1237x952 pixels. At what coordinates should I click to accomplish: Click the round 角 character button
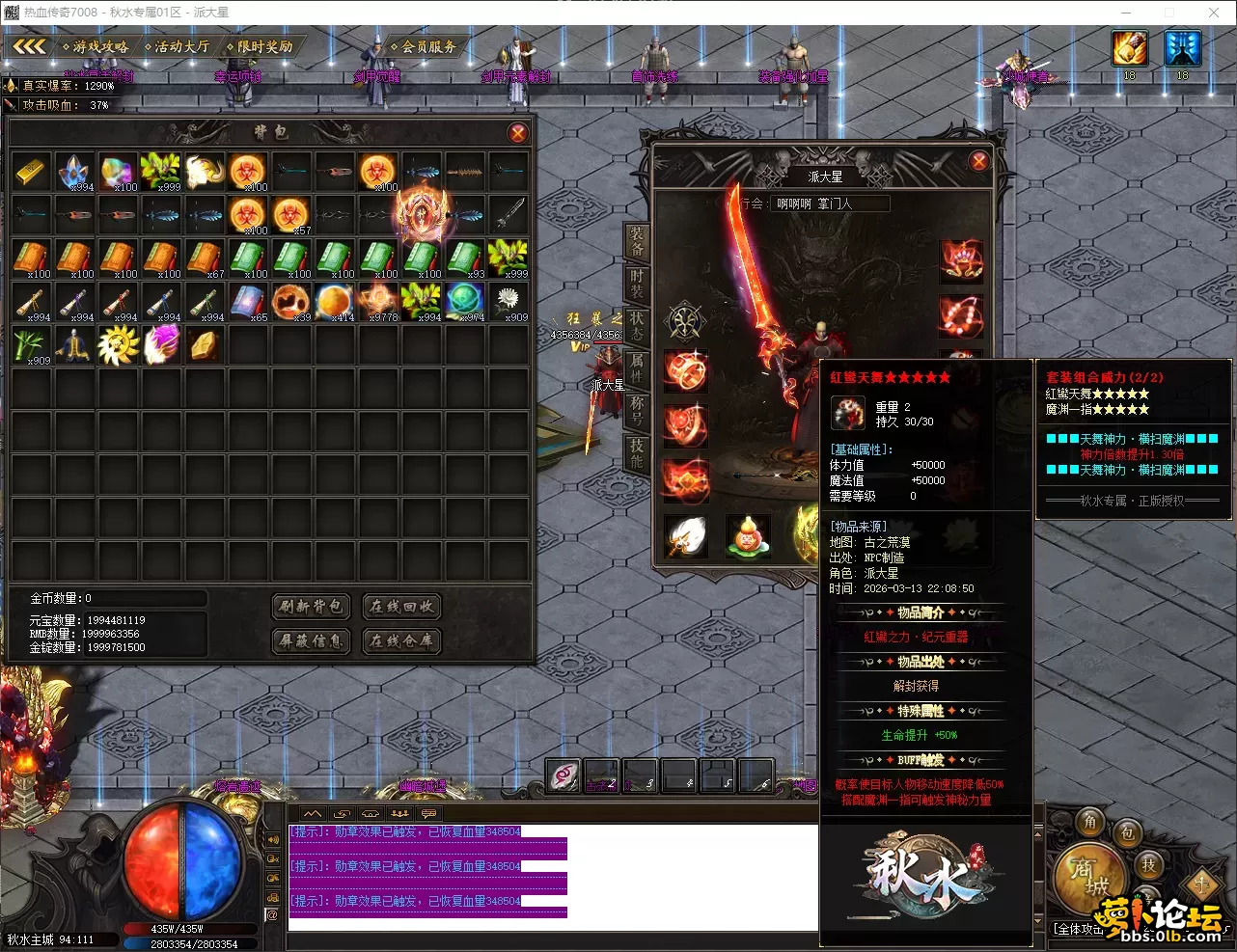point(1090,821)
